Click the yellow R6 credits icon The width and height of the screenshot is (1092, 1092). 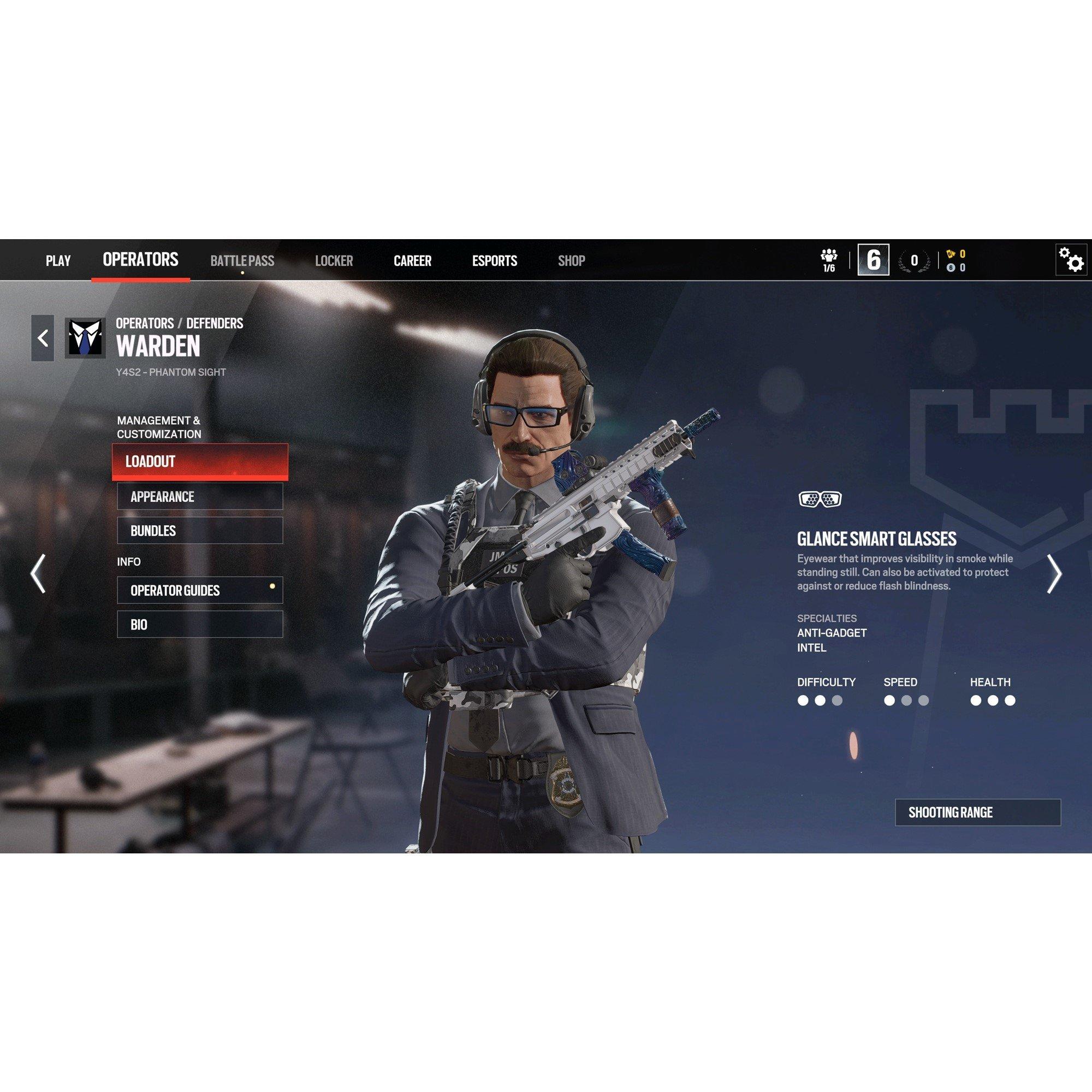click(x=950, y=254)
